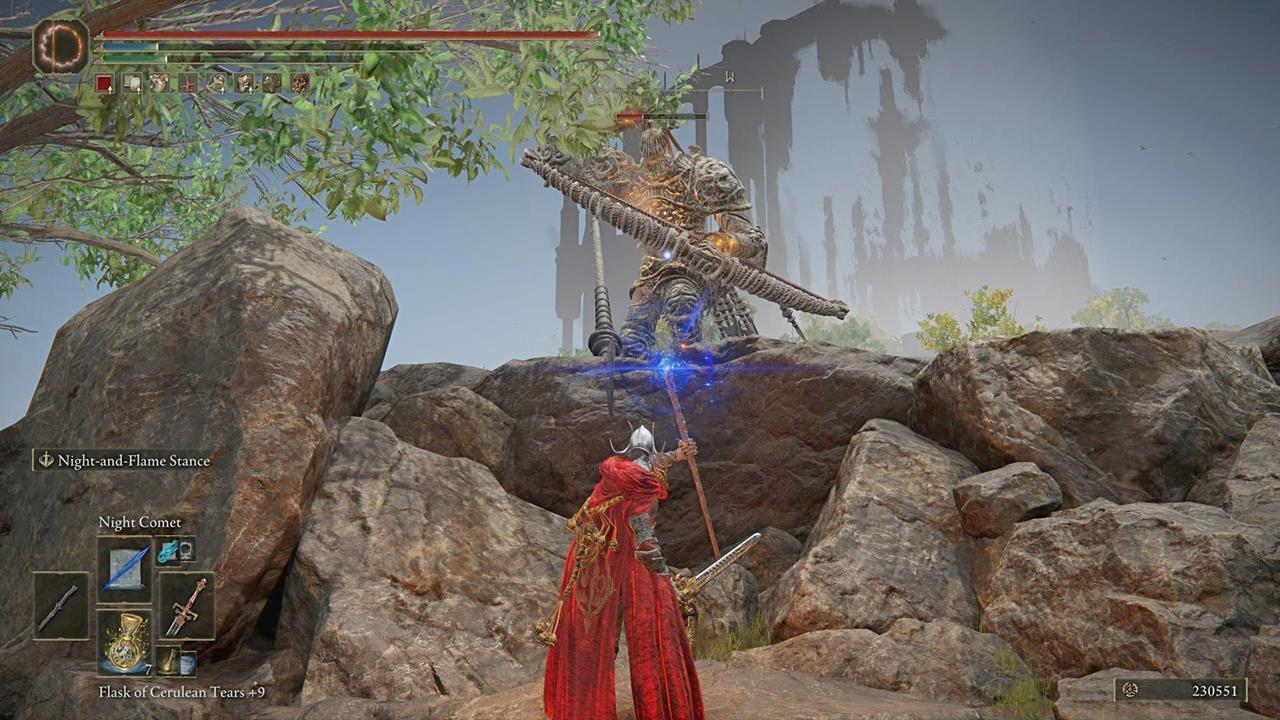Toggle the scroll-shaped buff effect icon

[133, 82]
